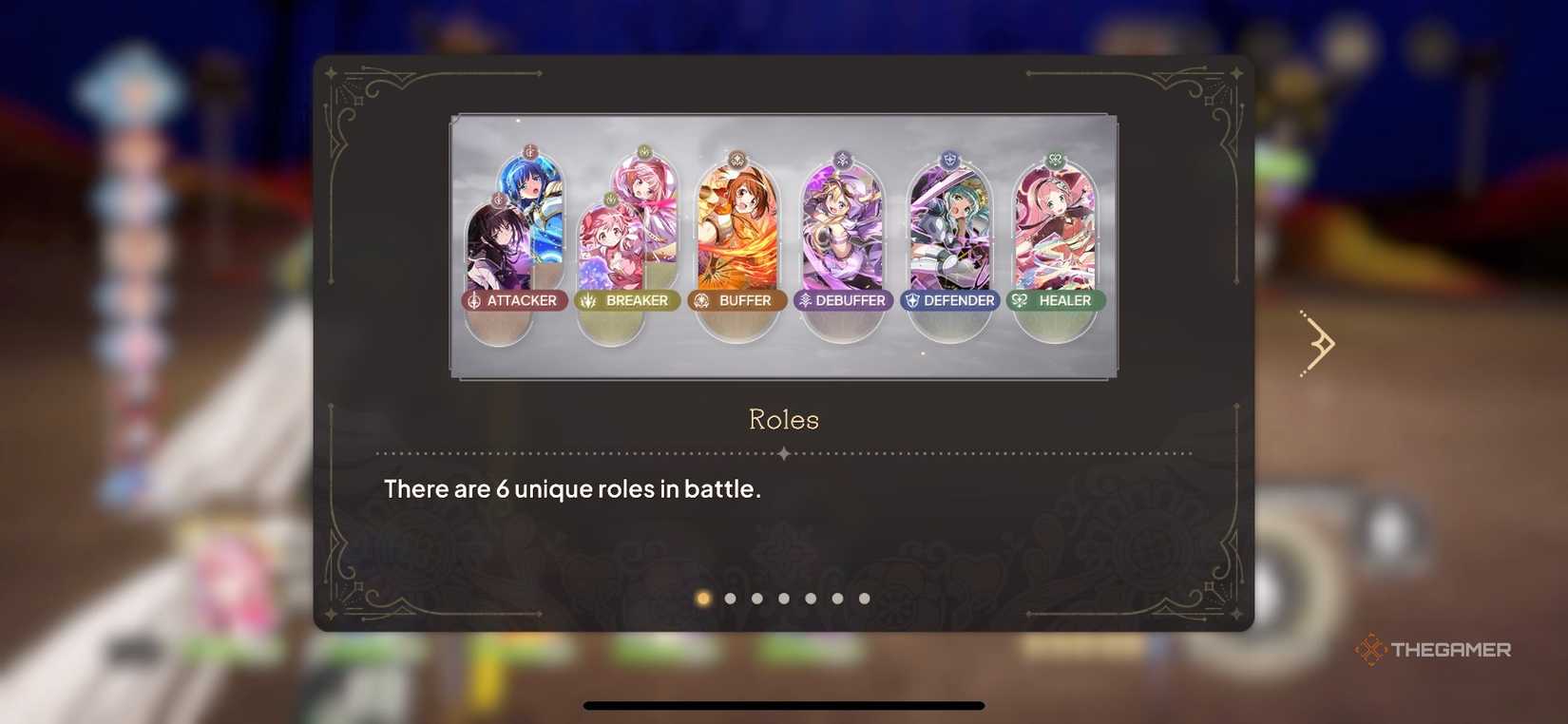This screenshot has width=1568, height=724.
Task: Select the Defender shield icon
Action: click(x=914, y=300)
